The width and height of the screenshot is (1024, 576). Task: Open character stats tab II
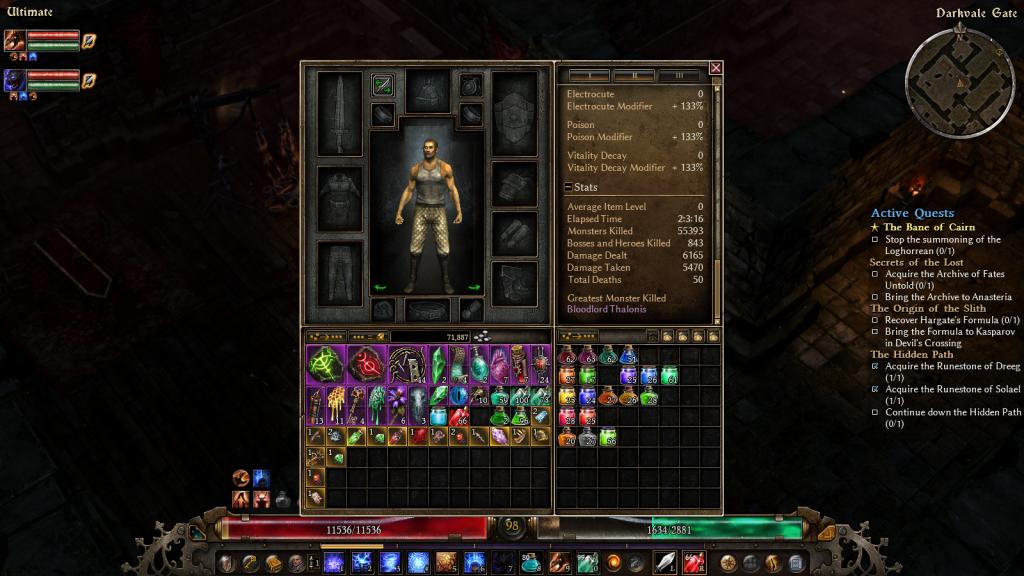tap(634, 75)
